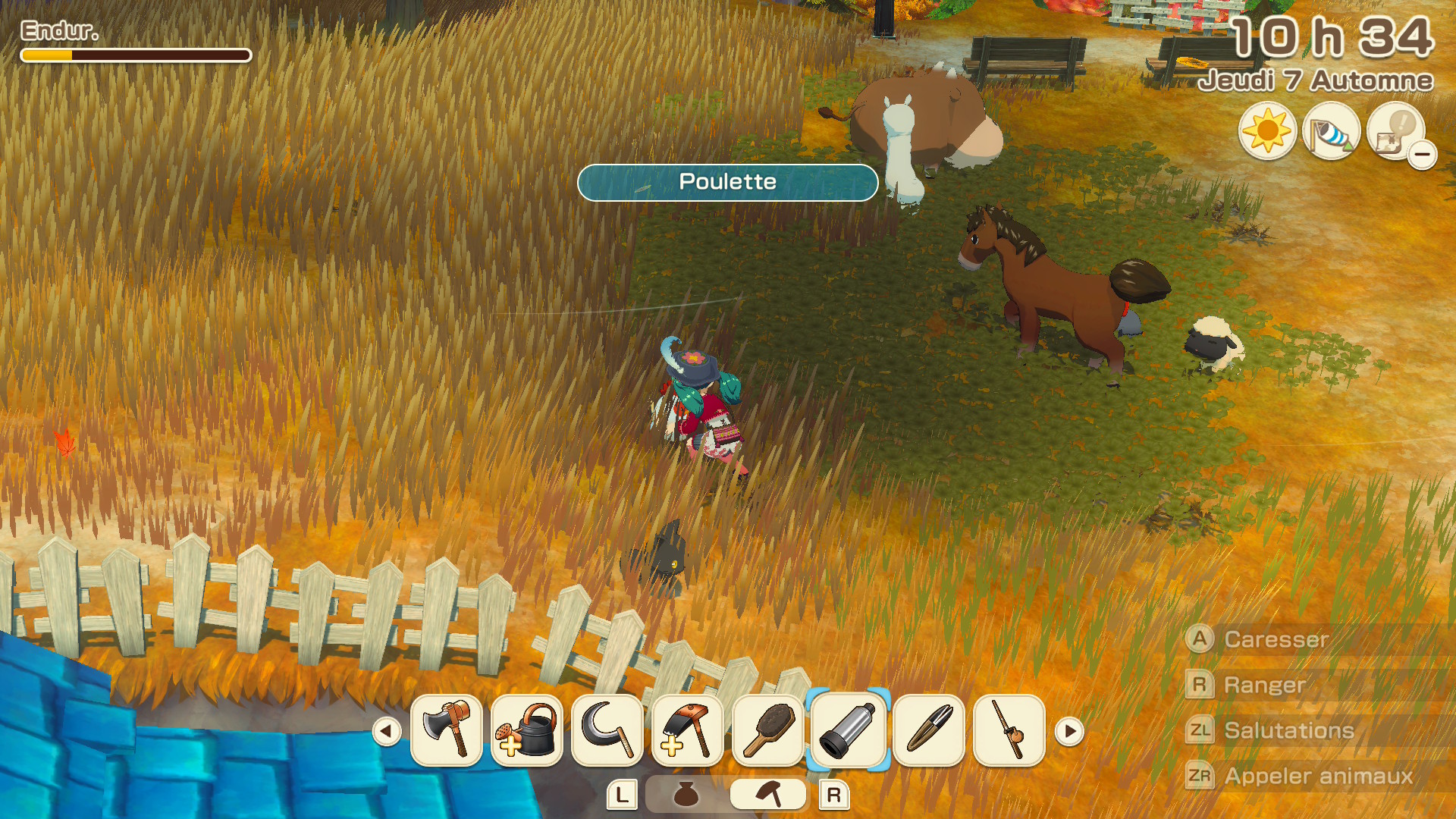Image resolution: width=1456 pixels, height=819 pixels.
Task: Equip the sickle from the hotbar
Action: click(x=607, y=730)
